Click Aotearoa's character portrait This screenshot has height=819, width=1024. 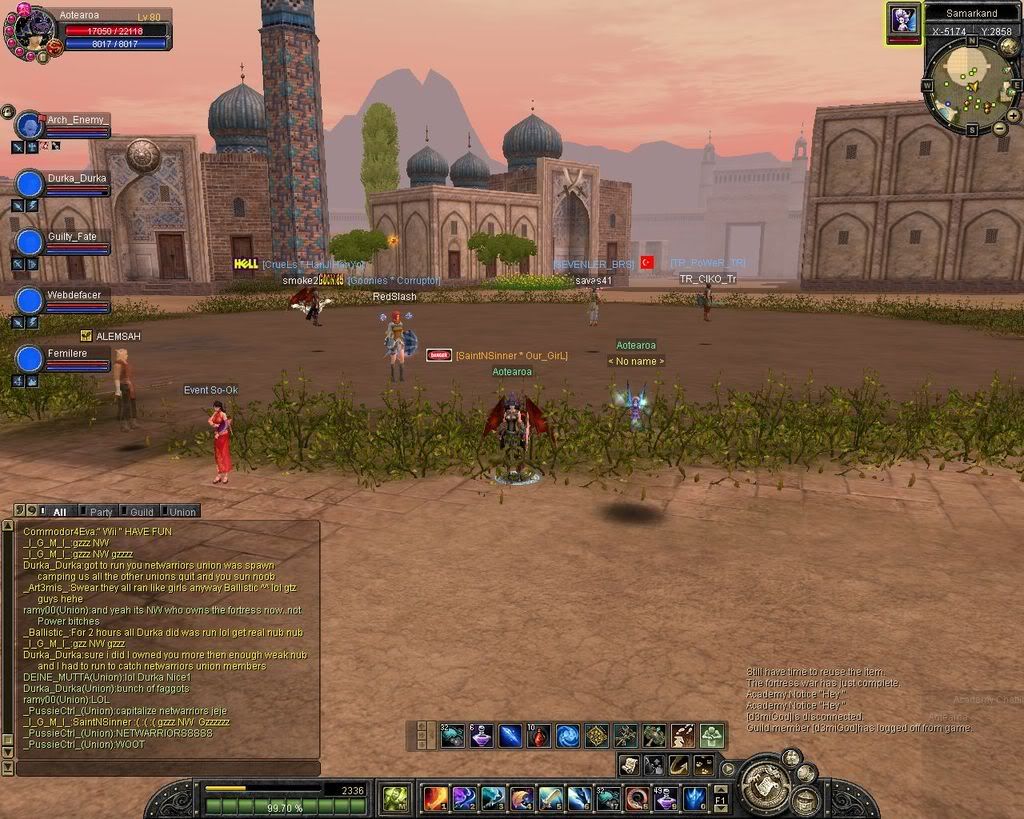click(x=30, y=28)
